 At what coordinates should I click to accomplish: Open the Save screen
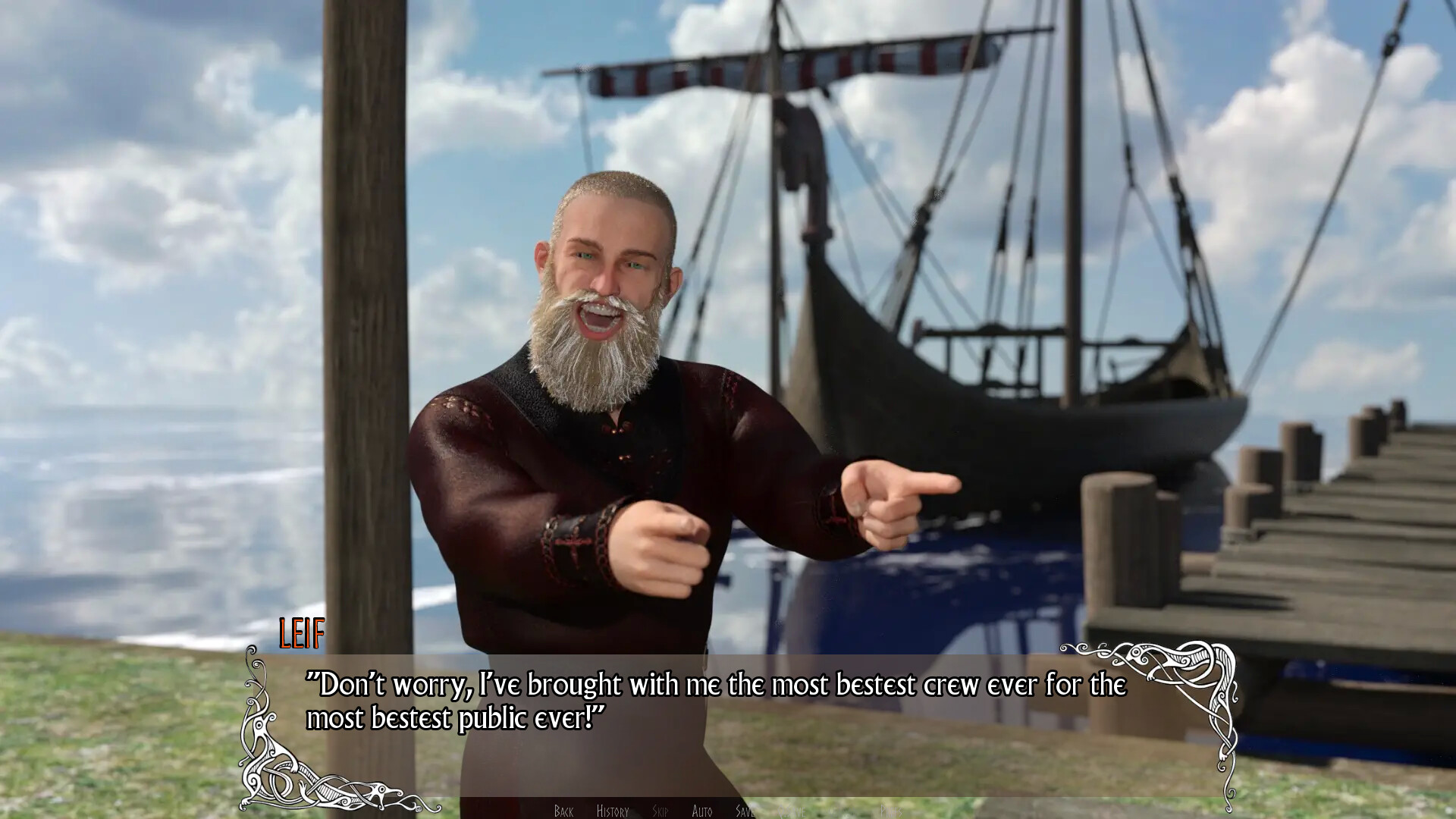pyautogui.click(x=744, y=810)
